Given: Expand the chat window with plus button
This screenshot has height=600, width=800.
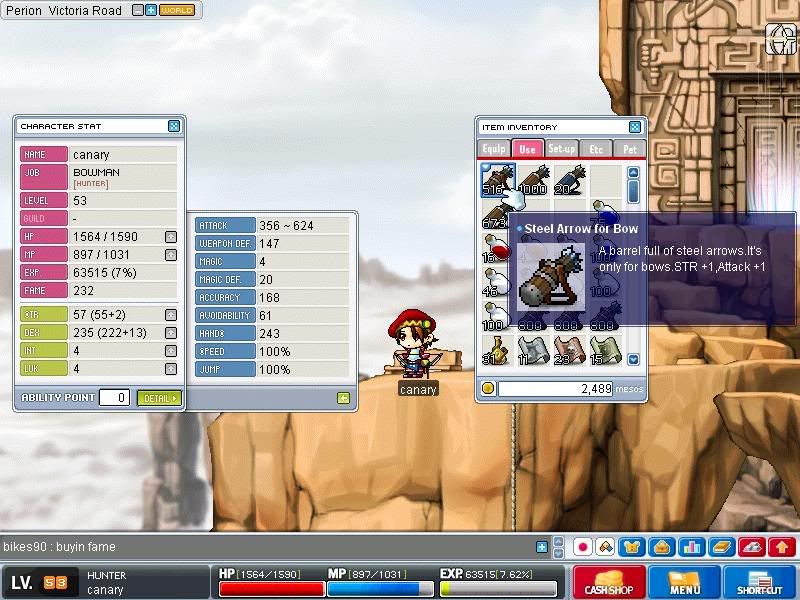Looking at the screenshot, I should point(542,547).
